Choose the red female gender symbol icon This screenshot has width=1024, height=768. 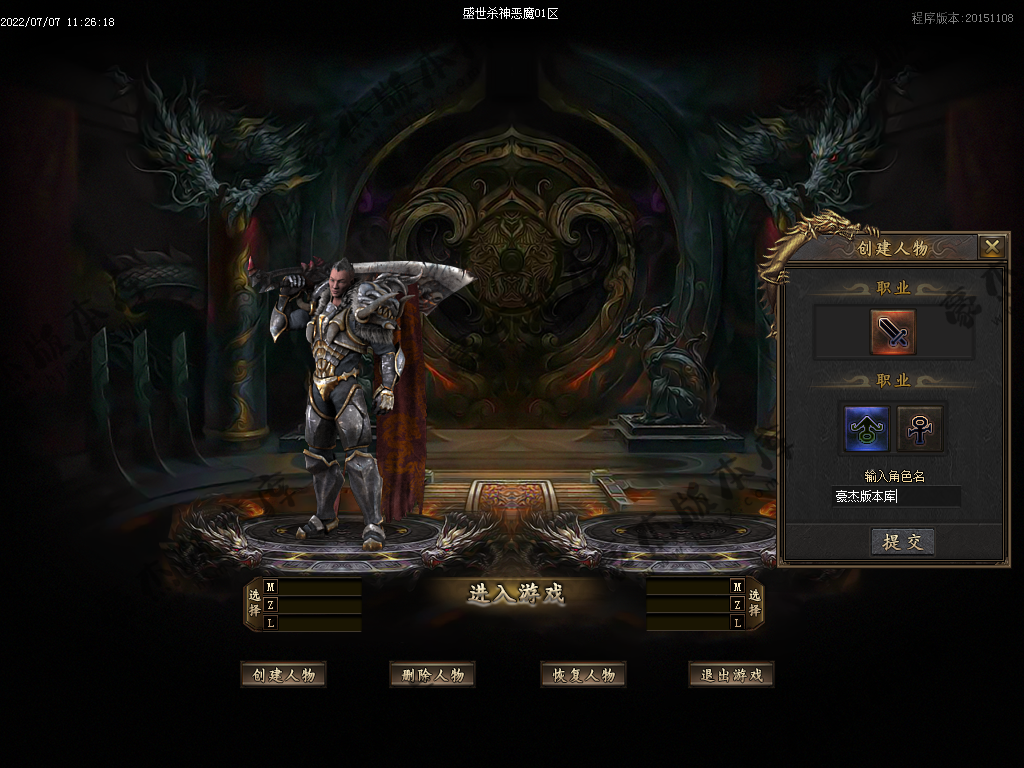pos(919,428)
